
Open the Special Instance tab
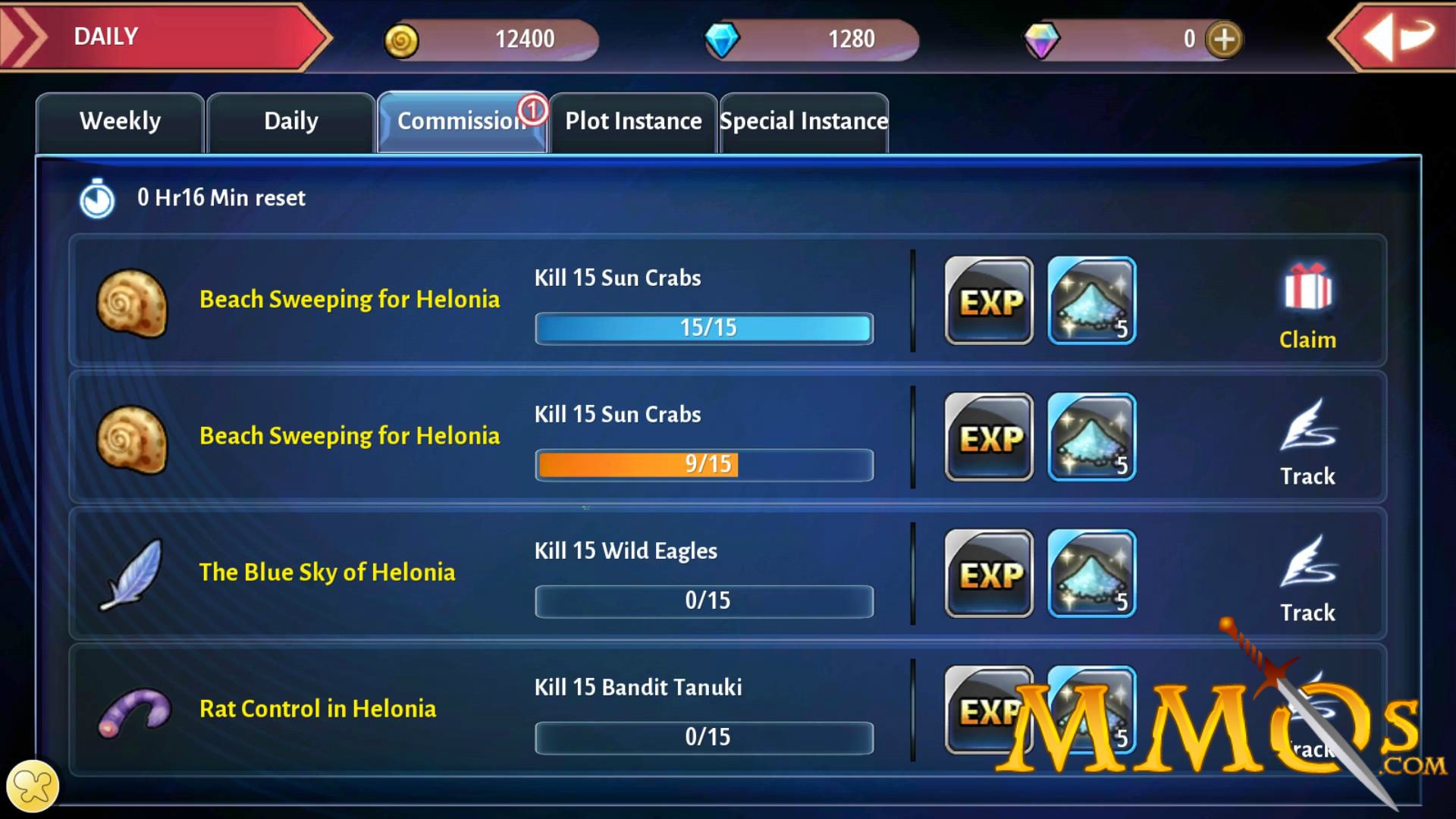(x=803, y=121)
